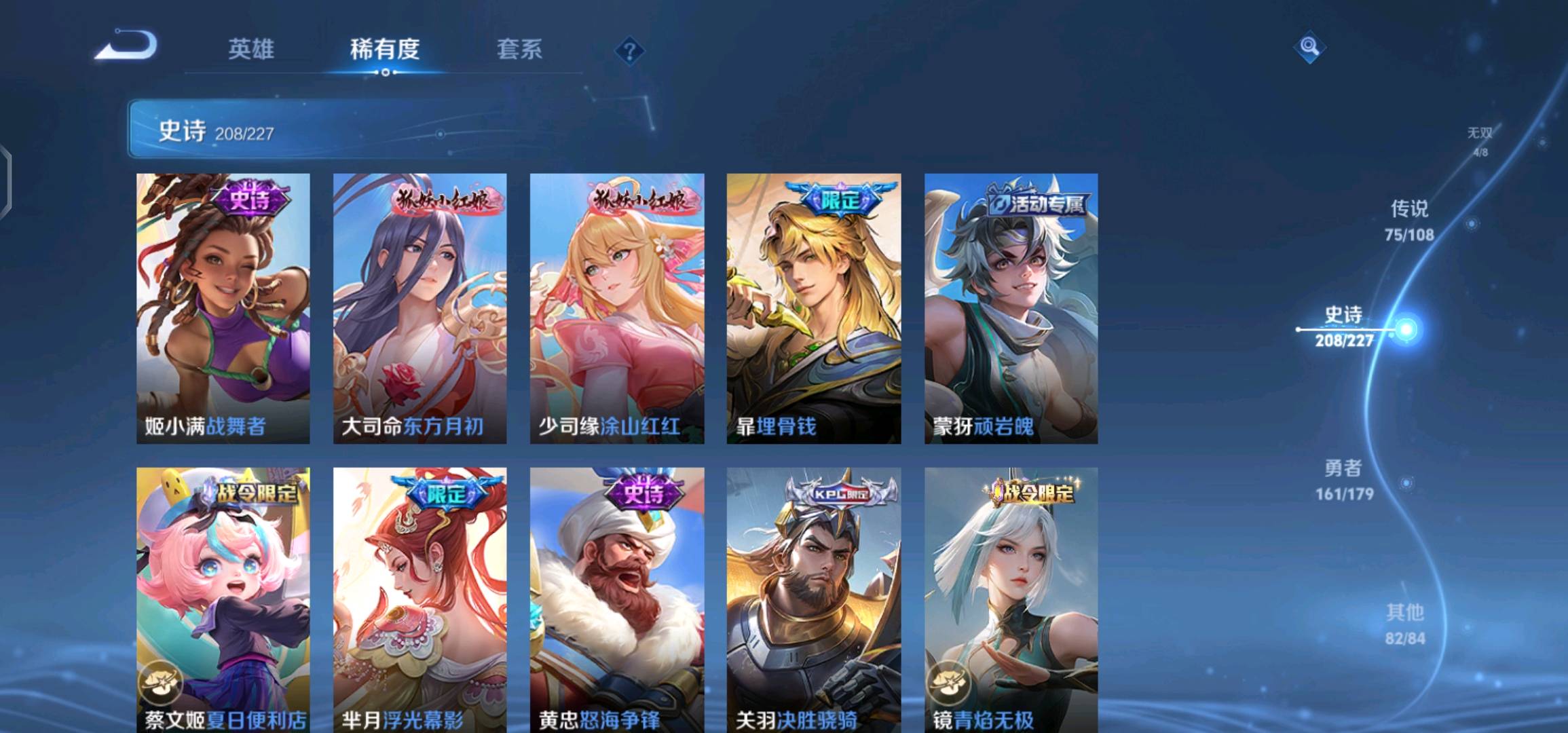Open the 套系 tab

(519, 50)
